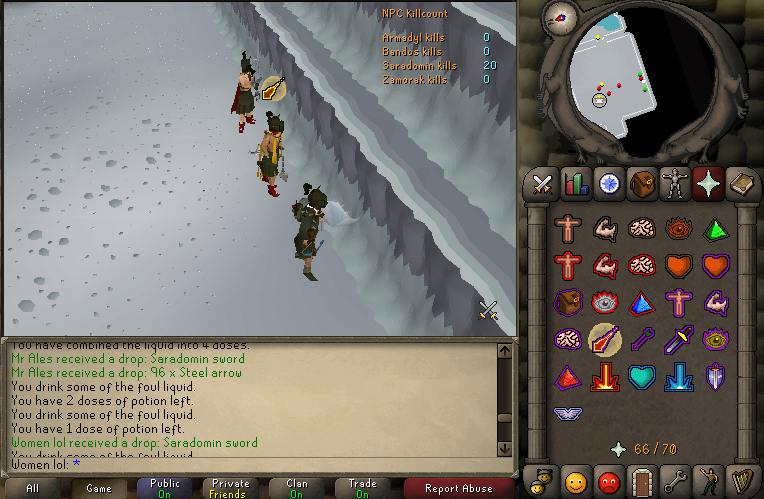Viewport: 764px width, 499px height.
Task: Activate Protect from Melee prayer
Action: [677, 340]
